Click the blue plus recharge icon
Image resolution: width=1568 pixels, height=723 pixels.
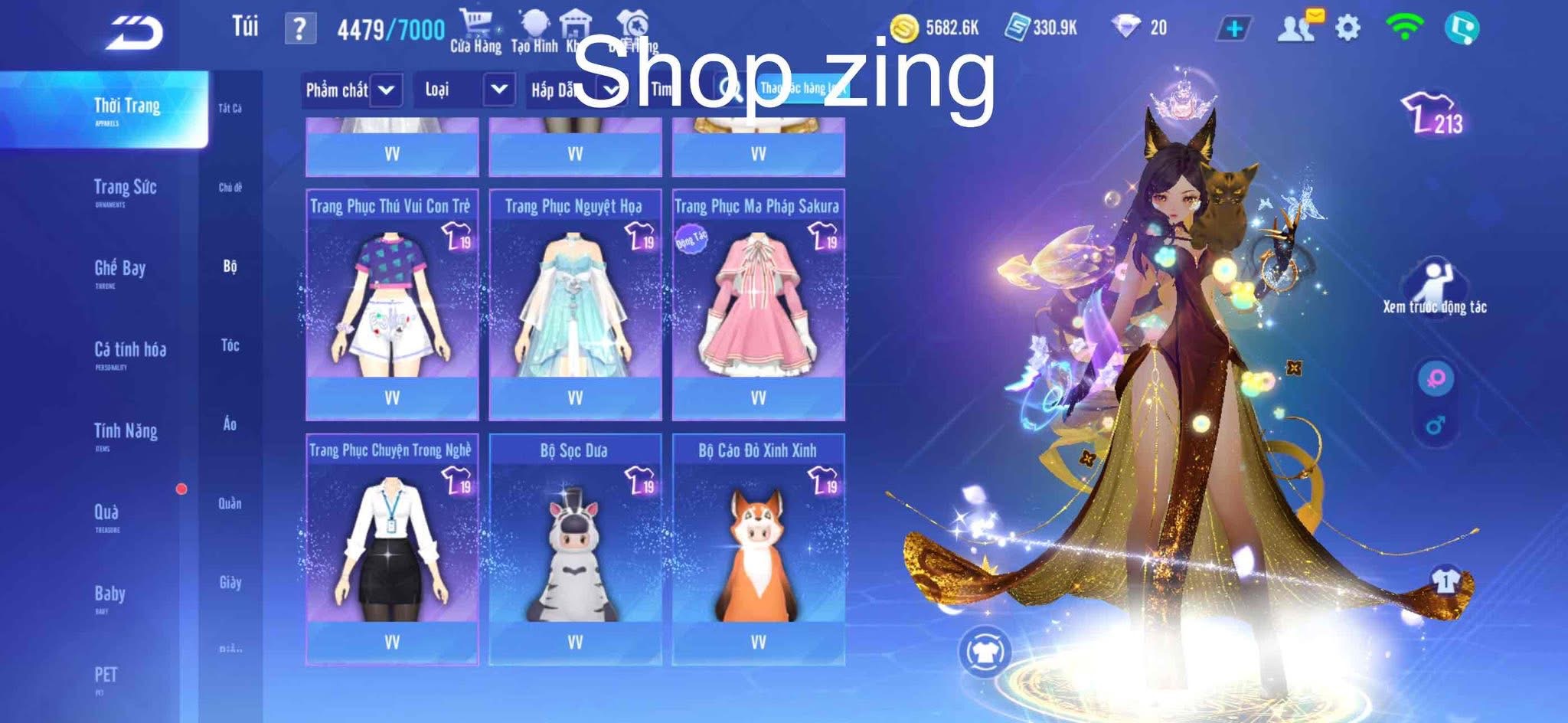[1233, 26]
